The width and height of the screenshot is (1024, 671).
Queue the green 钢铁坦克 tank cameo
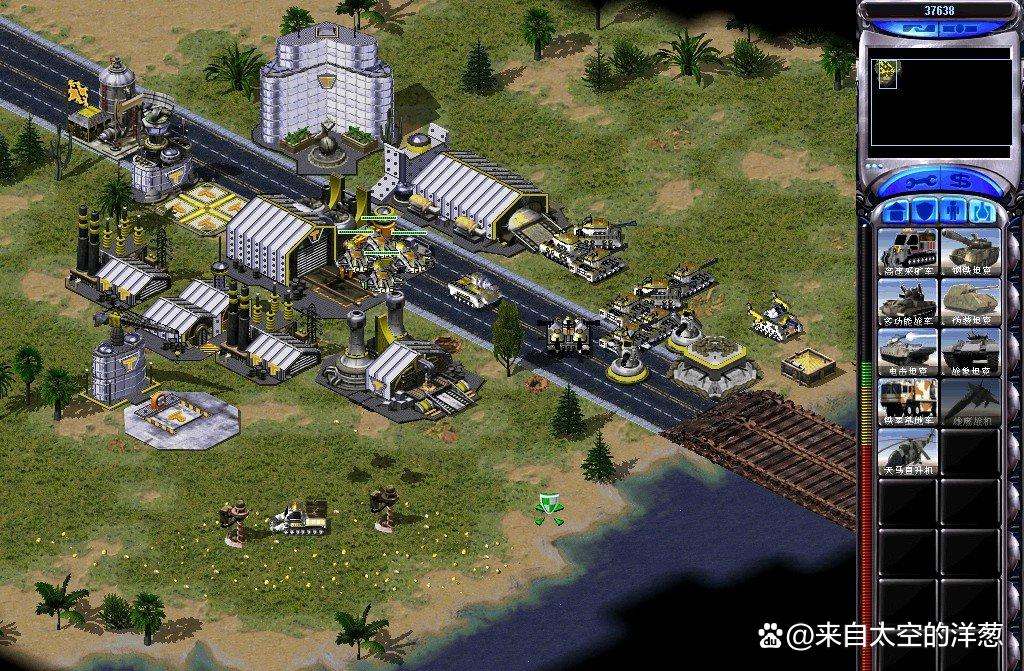click(970, 250)
